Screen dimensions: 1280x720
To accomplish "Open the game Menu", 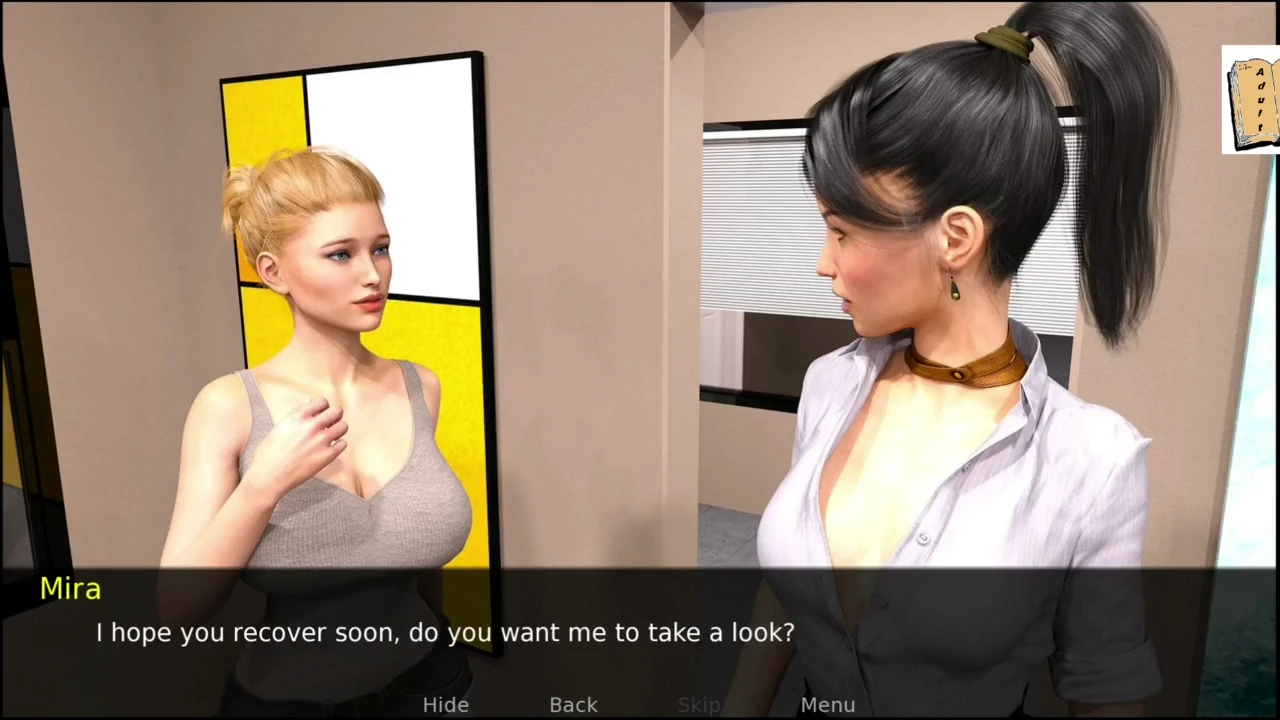I will click(827, 705).
